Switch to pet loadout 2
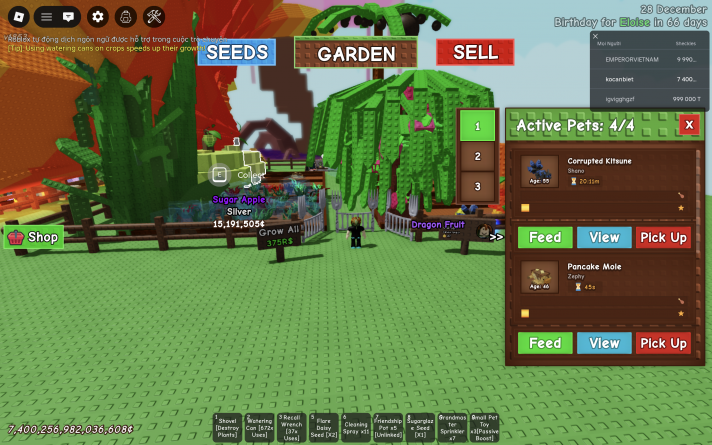712x445 pixels. click(477, 157)
